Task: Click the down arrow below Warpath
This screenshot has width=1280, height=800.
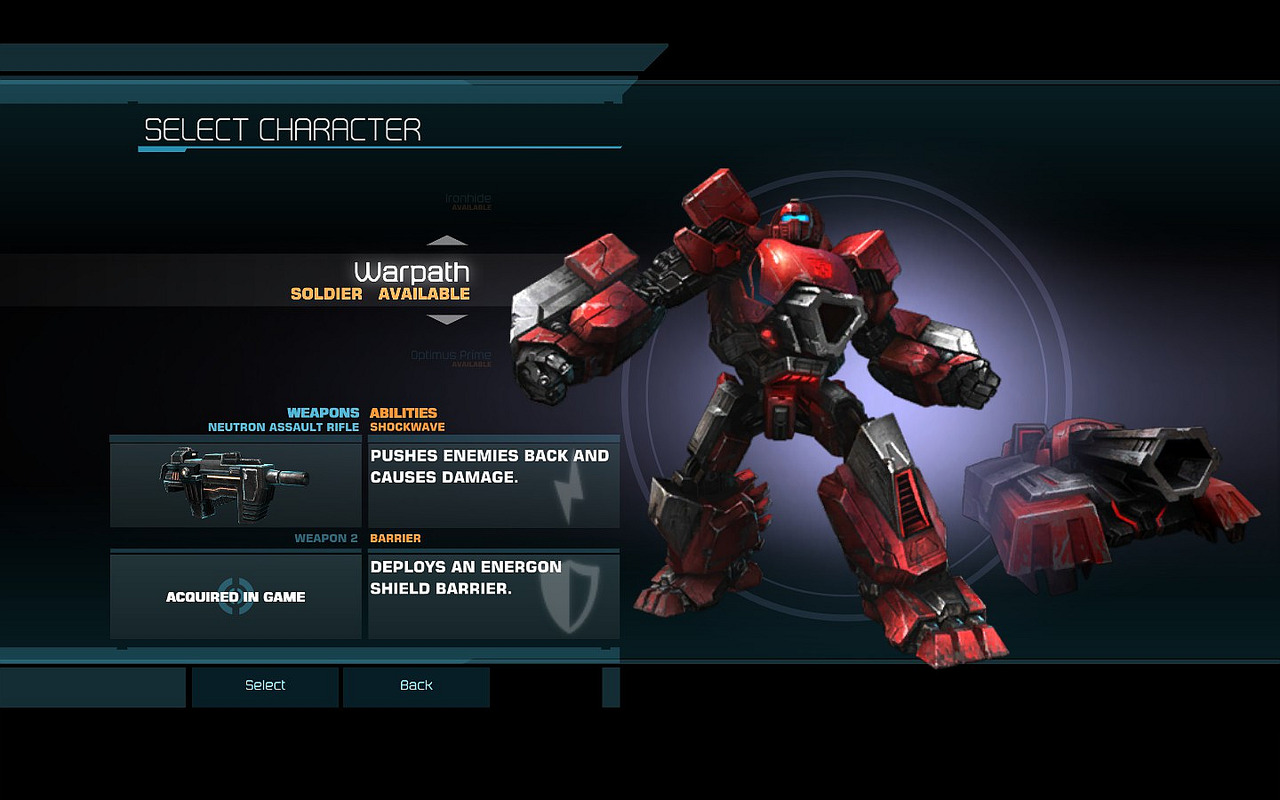Action: click(447, 320)
